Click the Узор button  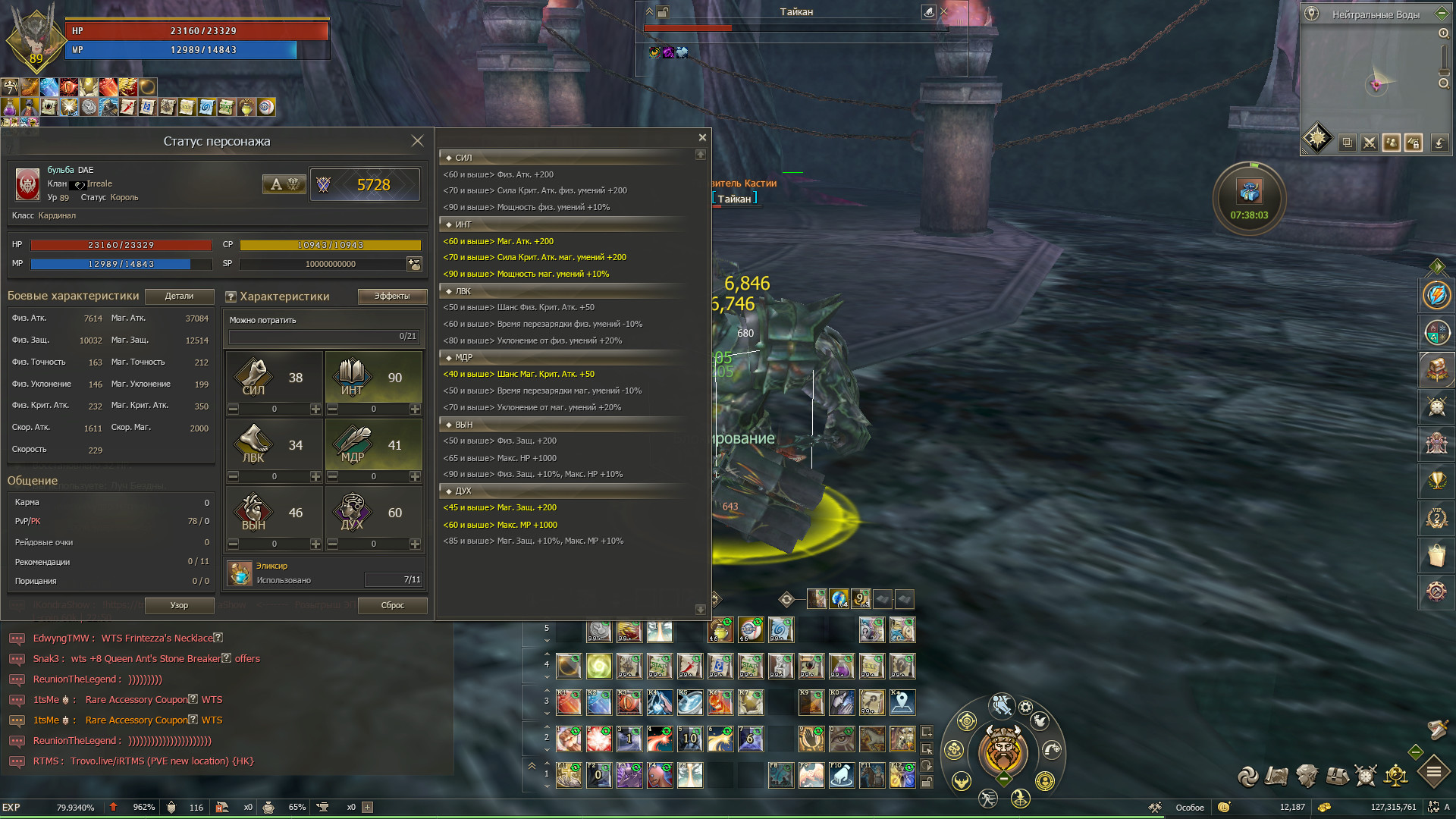pos(179,605)
